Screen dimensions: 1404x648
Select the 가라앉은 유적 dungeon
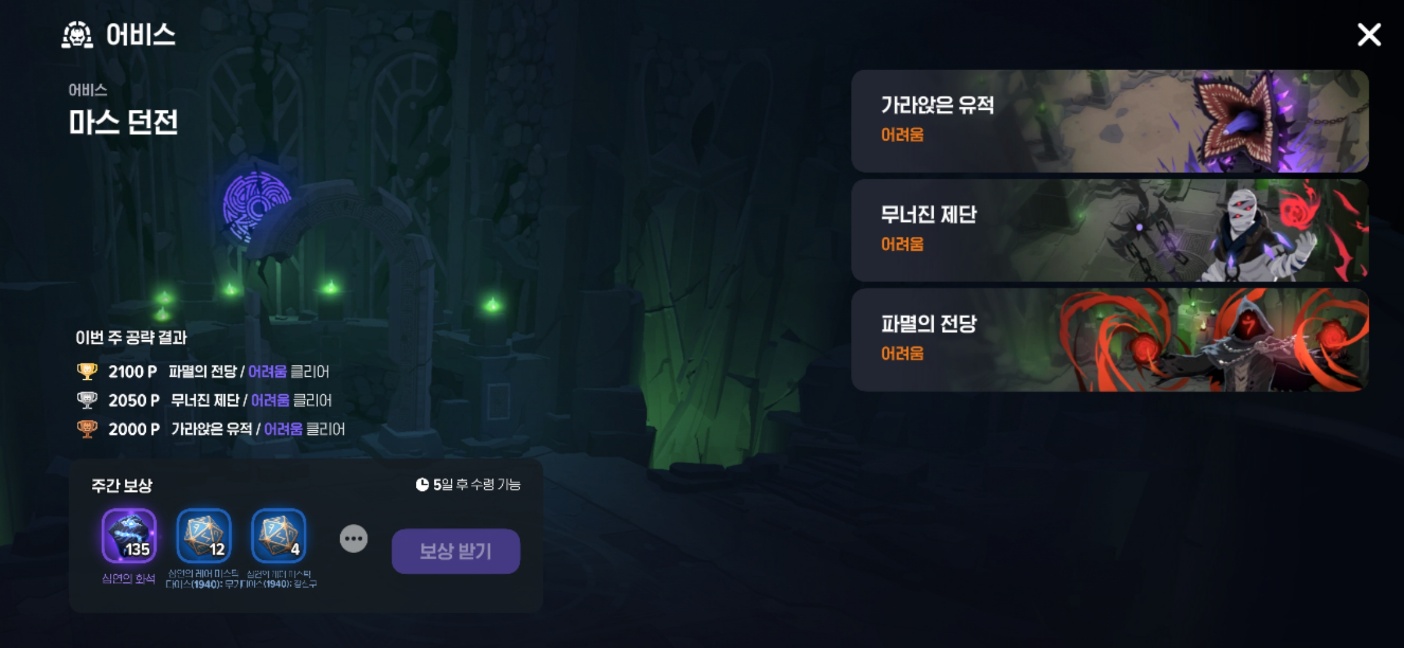coord(1109,121)
